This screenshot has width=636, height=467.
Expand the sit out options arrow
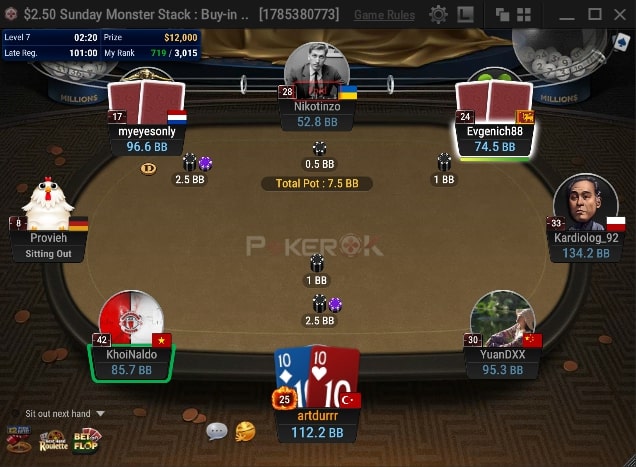100,414
